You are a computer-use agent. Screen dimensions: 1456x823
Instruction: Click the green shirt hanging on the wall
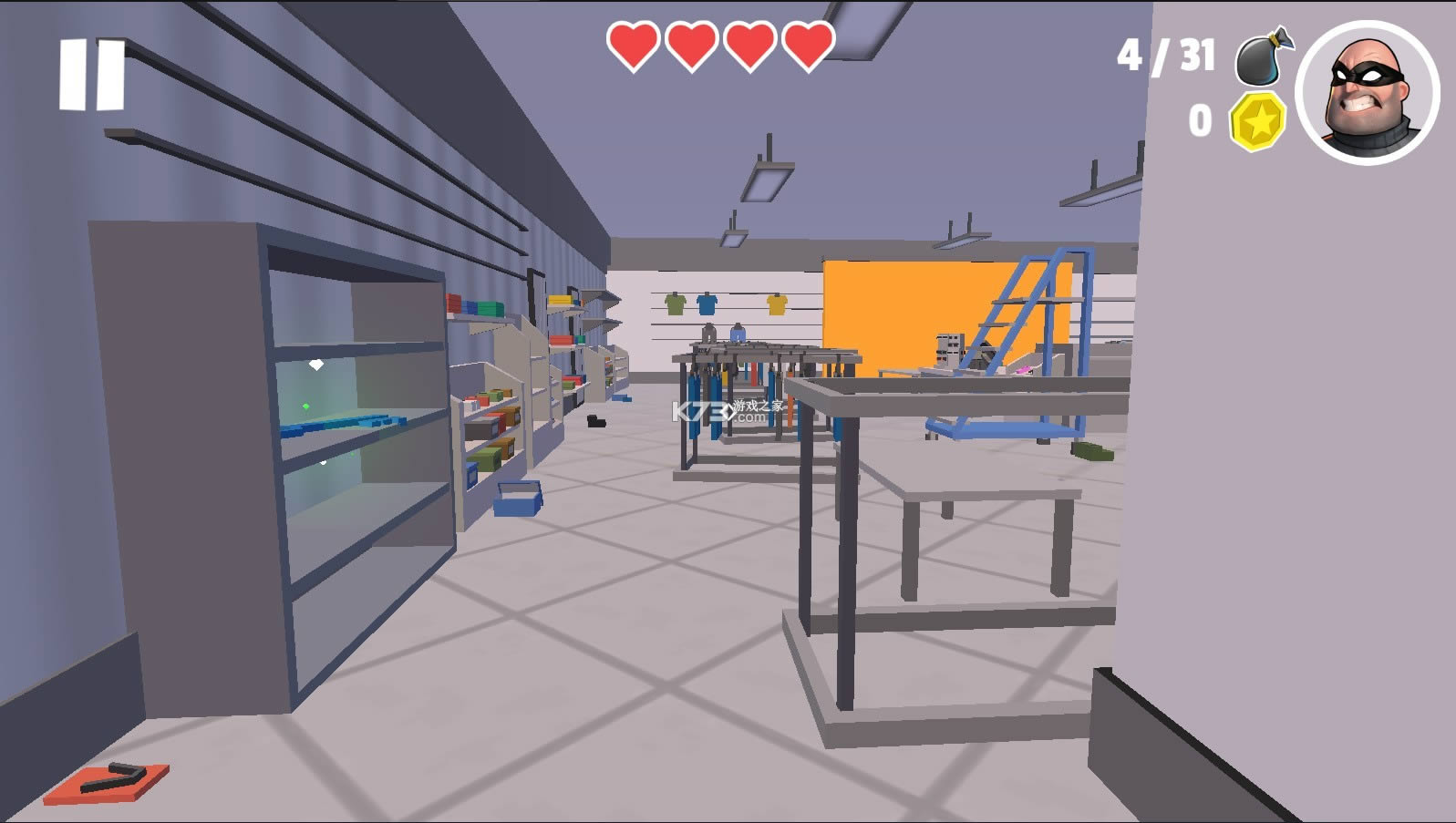[675, 304]
